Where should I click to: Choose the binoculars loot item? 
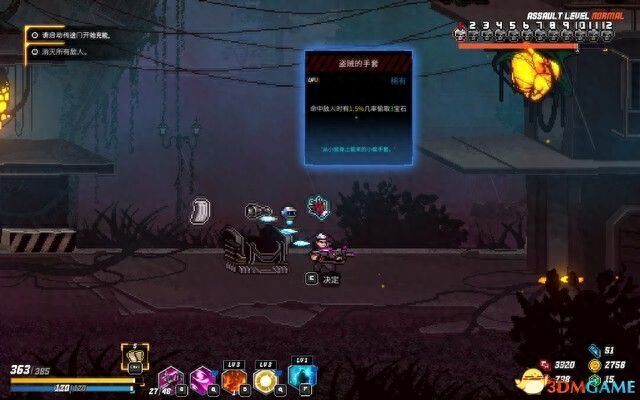pyautogui.click(x=262, y=210)
